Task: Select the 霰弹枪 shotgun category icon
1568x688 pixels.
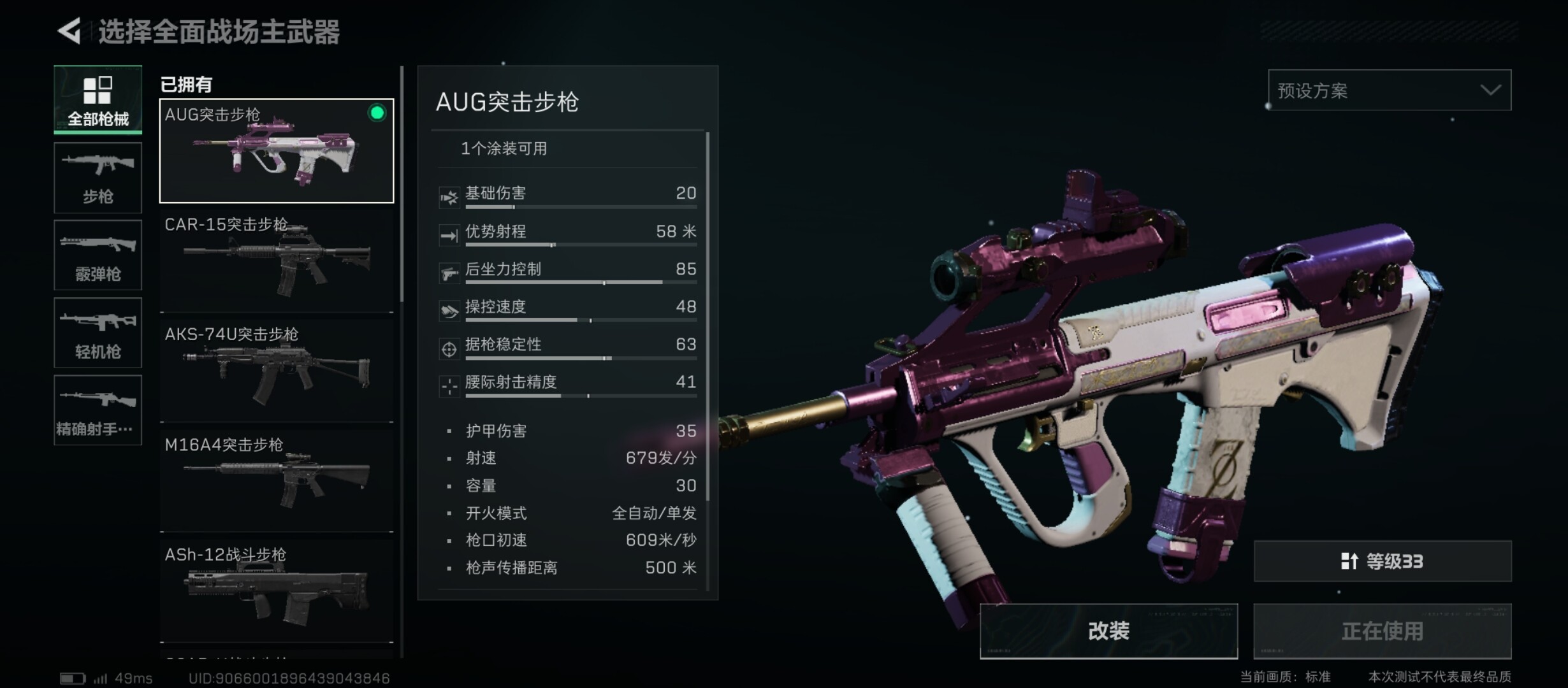Action: (x=98, y=255)
